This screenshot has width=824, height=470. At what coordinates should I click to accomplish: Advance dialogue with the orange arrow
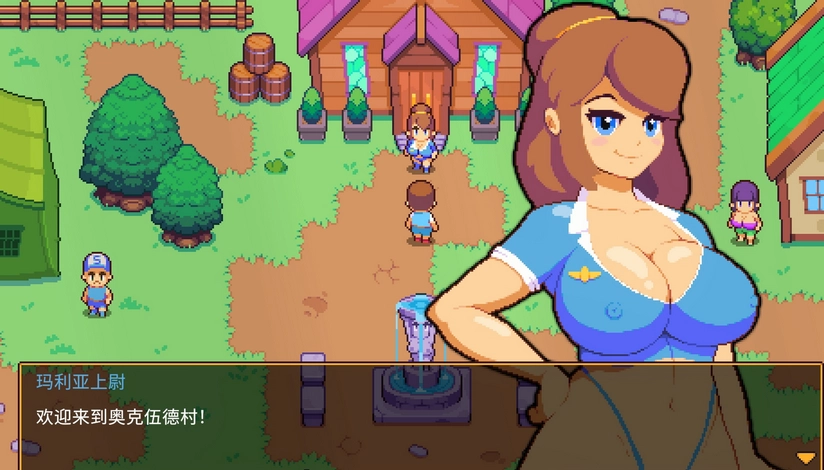coord(805,457)
